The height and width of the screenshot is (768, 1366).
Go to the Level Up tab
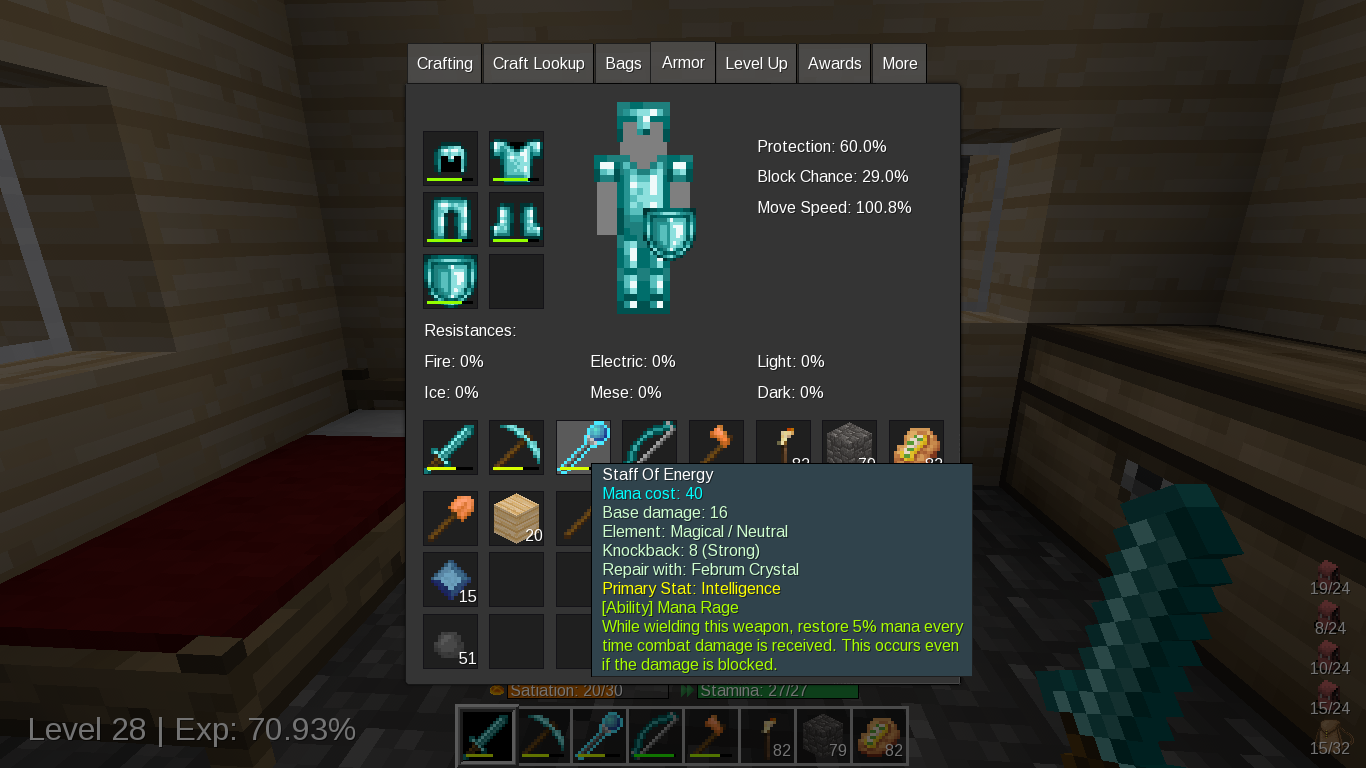coord(756,63)
